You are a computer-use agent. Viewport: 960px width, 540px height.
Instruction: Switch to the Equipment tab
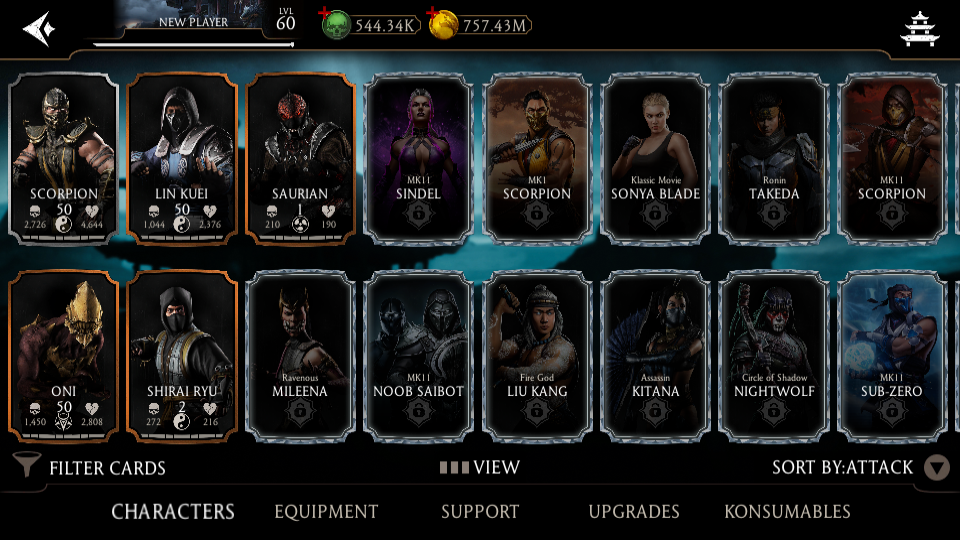(x=326, y=512)
